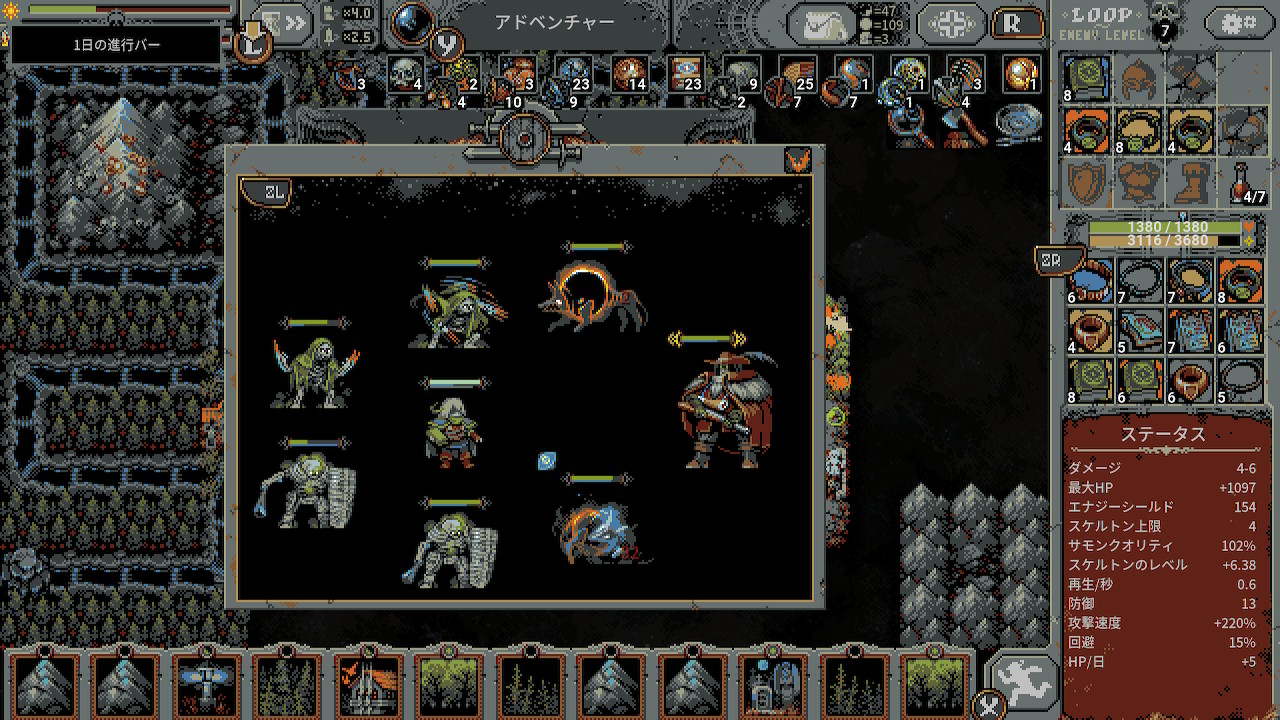This screenshot has width=1280, height=720.
Task: Open the settings gear button
Action: pyautogui.click(x=1240, y=22)
